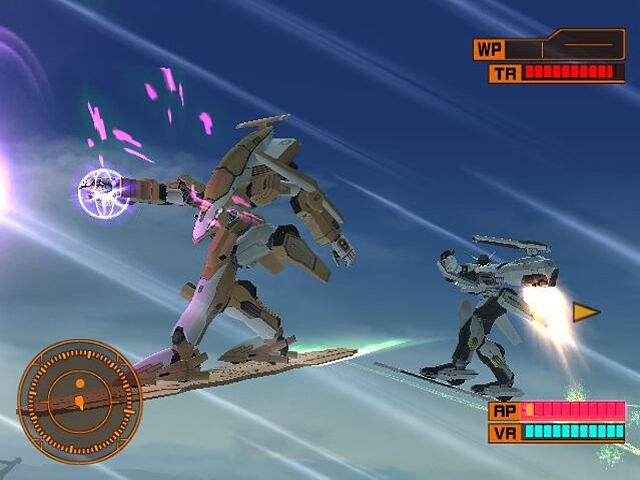This screenshot has height=480, width=640.
Task: Select the WP weapon indicator
Action: tap(549, 47)
